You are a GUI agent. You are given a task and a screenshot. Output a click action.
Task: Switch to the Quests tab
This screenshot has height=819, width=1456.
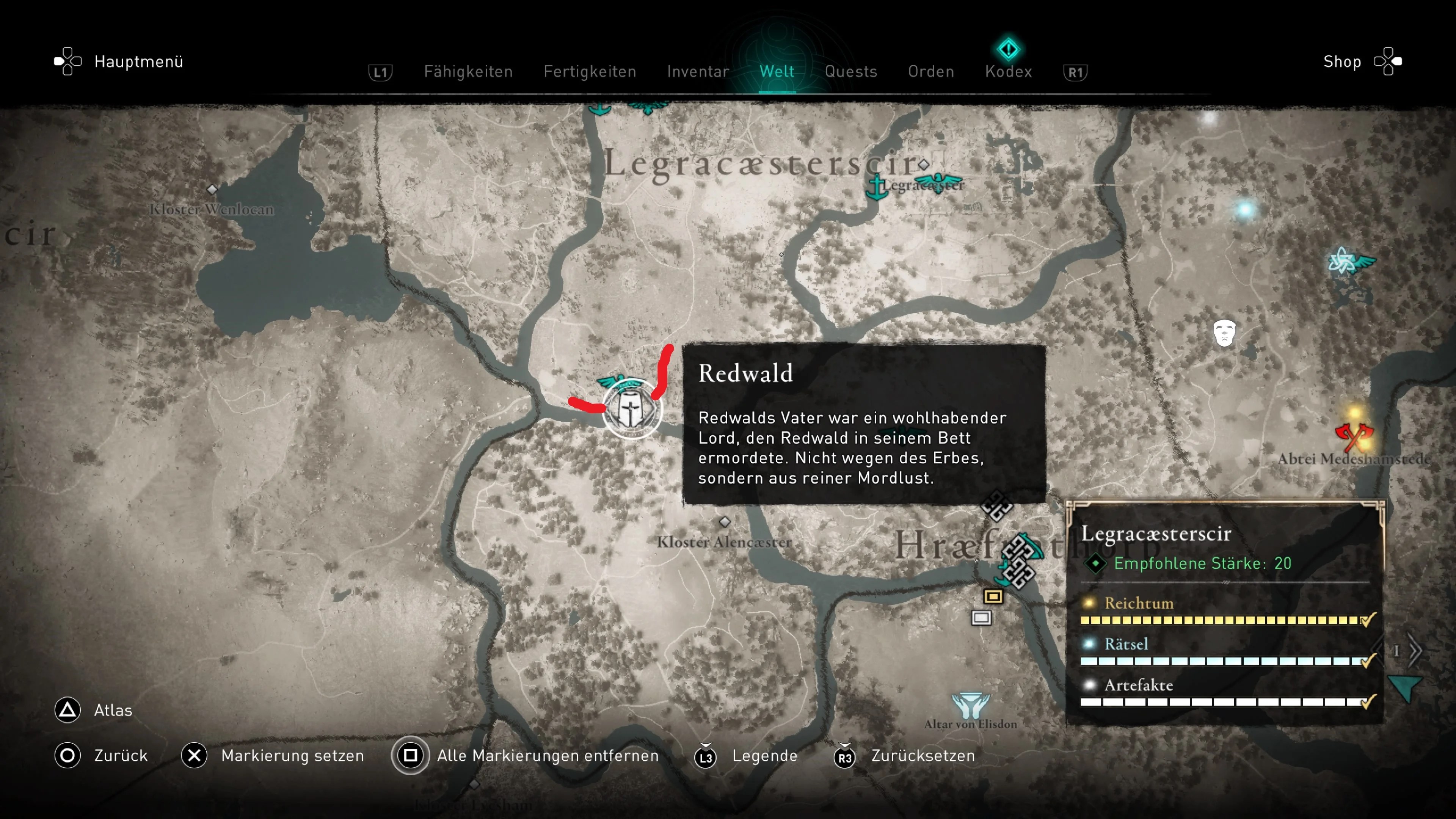point(850,72)
